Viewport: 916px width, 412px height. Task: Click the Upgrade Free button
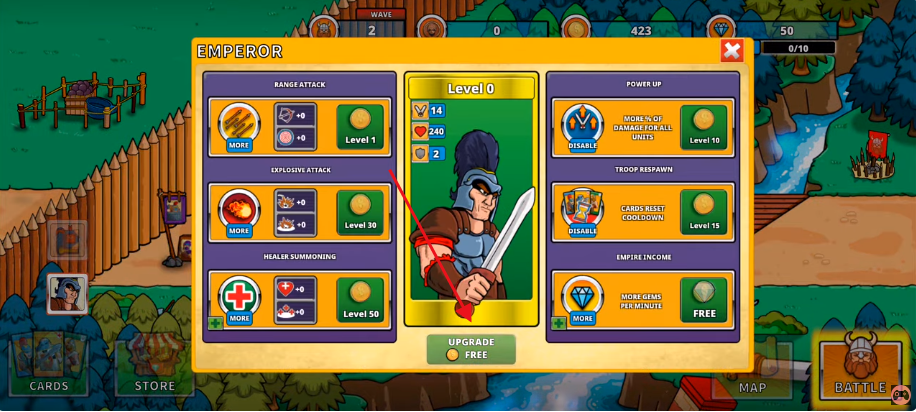(471, 348)
